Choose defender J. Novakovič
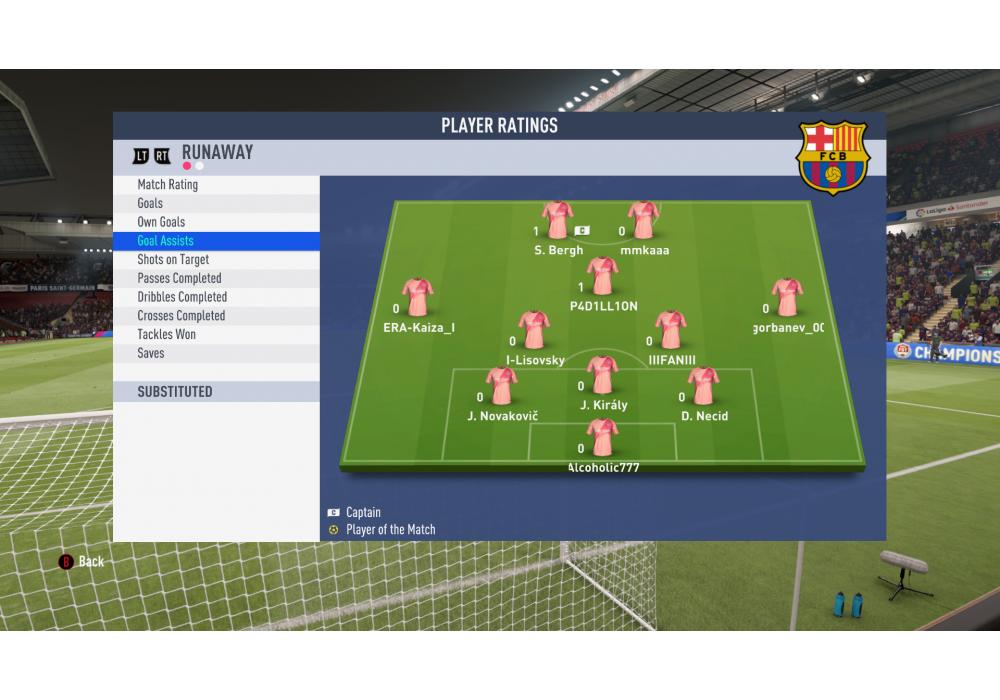Viewport: 1000px width, 700px height. [500, 387]
